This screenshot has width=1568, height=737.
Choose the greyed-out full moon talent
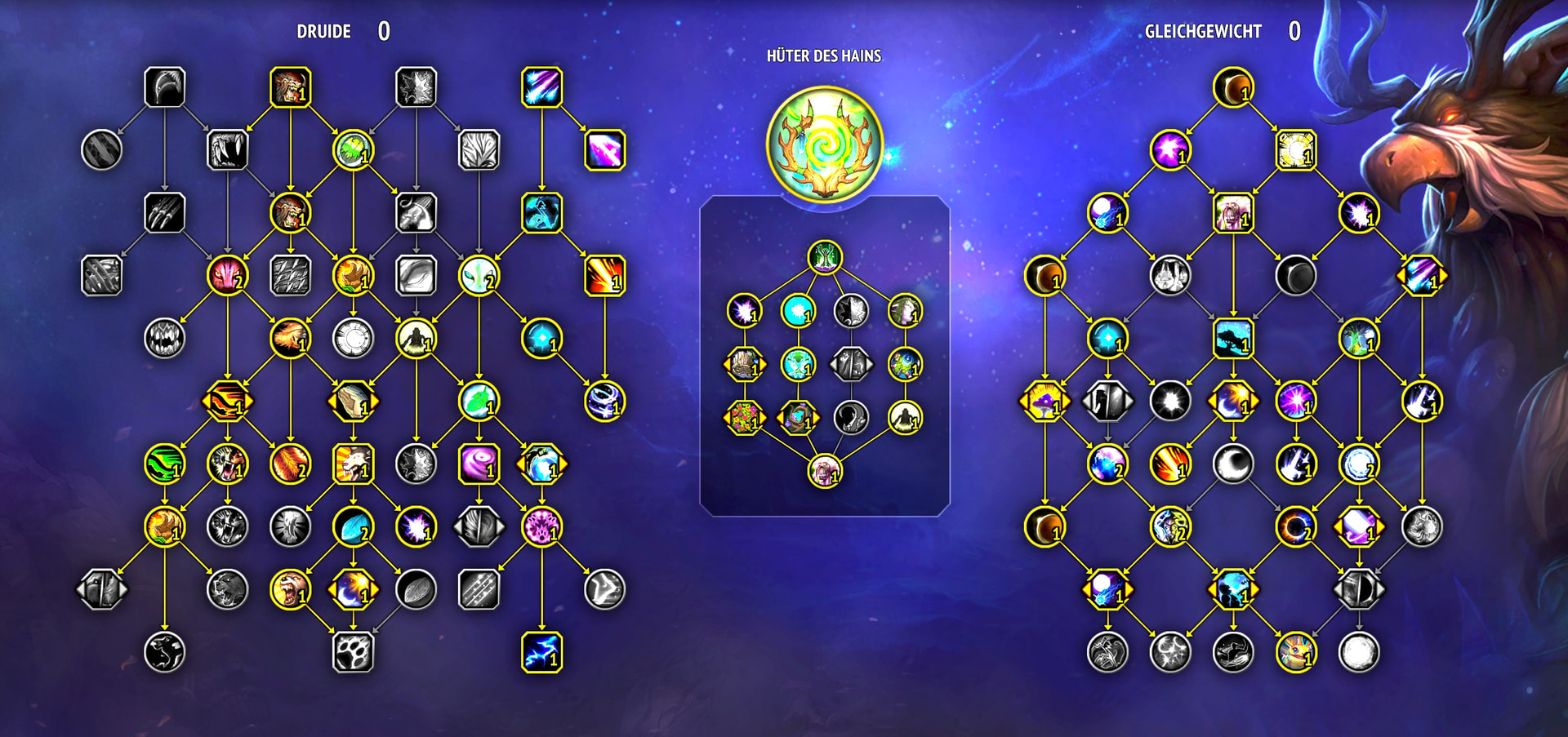coord(1358,651)
